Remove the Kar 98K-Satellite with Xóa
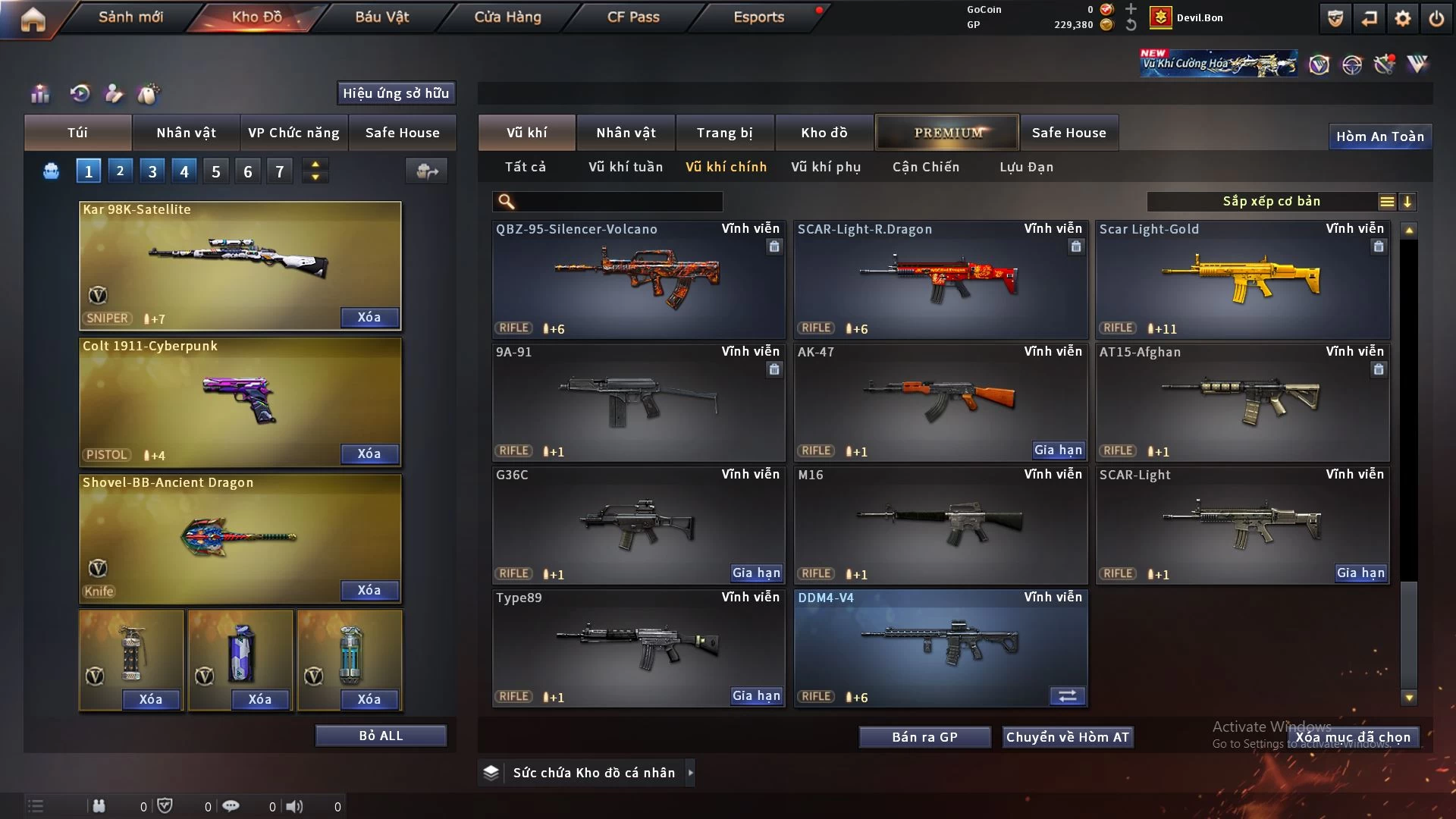 click(369, 317)
